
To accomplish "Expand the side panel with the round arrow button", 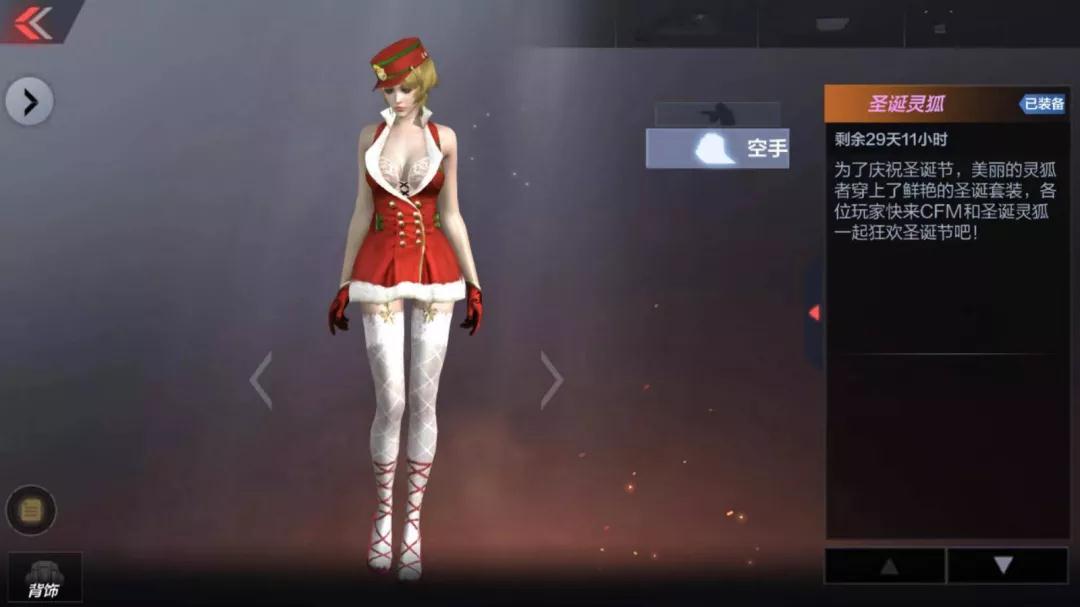I will (x=29, y=101).
